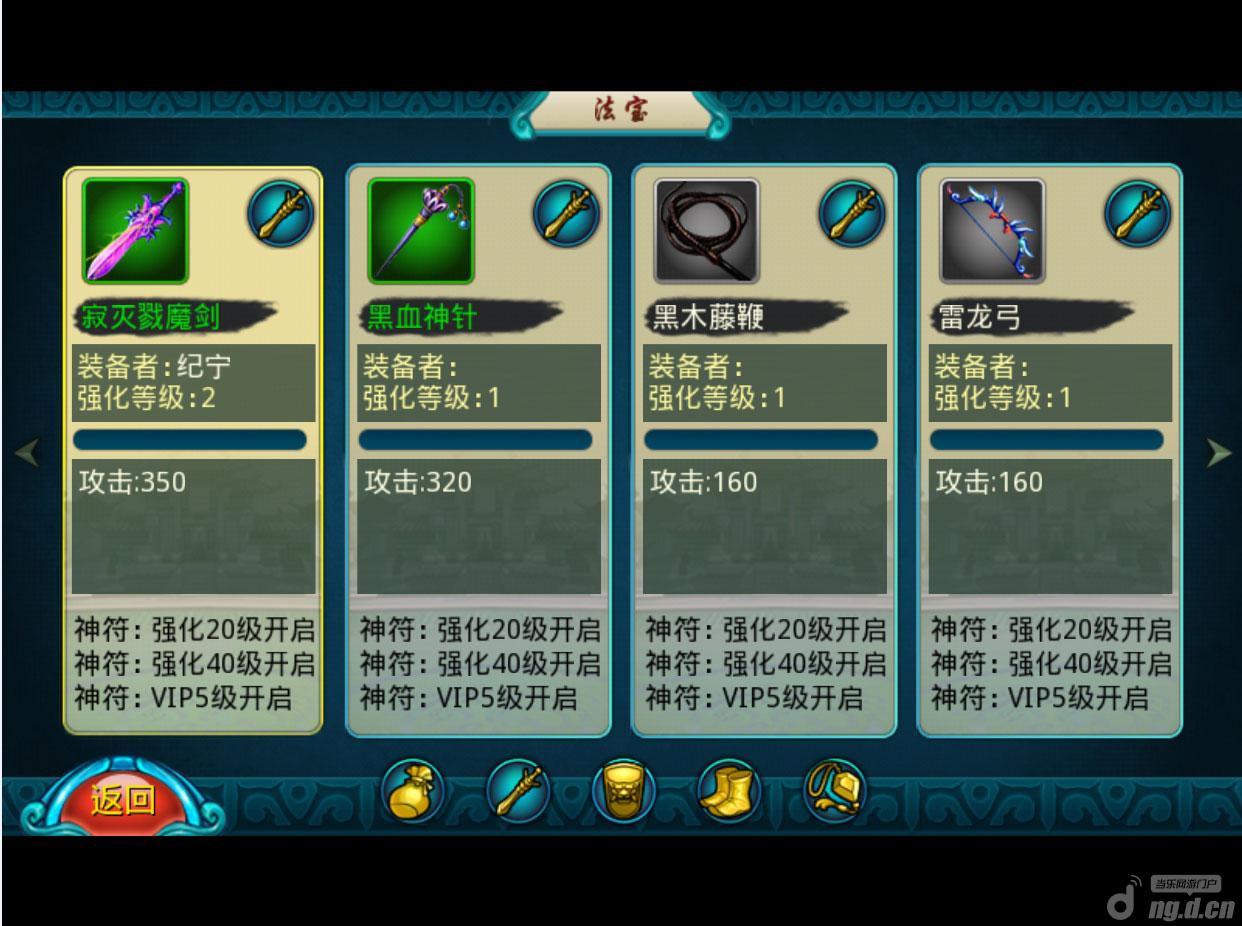This screenshot has width=1242, height=926.
Task: Pick the 雷龙弓 bow icon
Action: click(x=992, y=231)
